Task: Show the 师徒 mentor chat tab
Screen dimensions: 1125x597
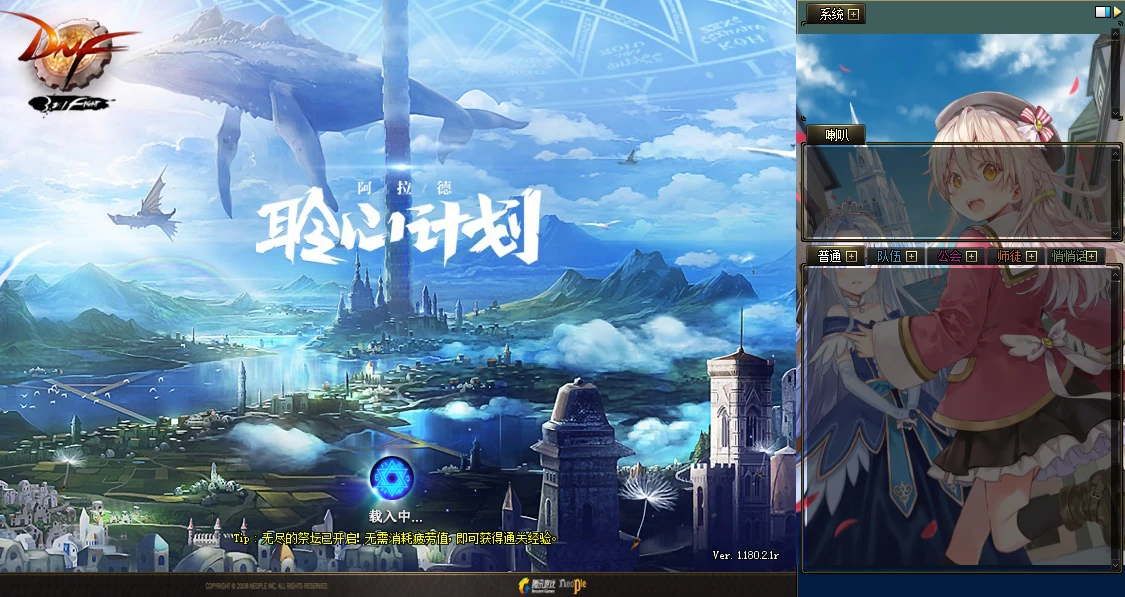Action: [x=1008, y=256]
